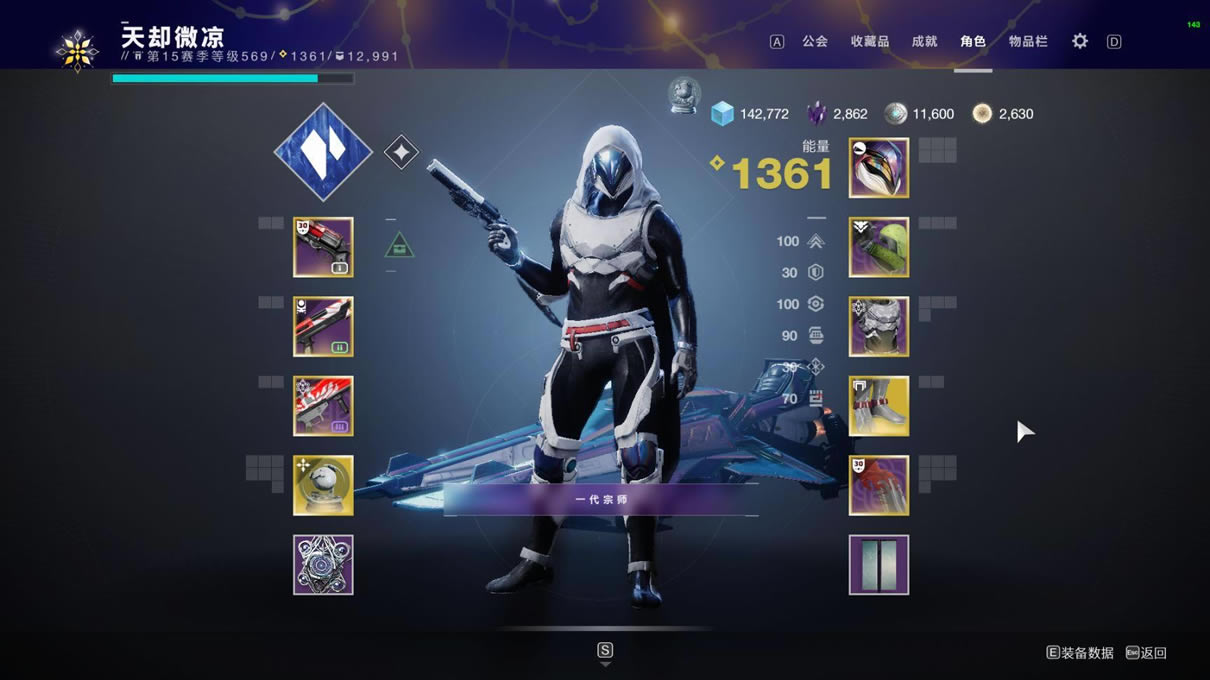This screenshot has width=1210, height=680.
Task: Open the settings gear icon
Action: point(1080,42)
